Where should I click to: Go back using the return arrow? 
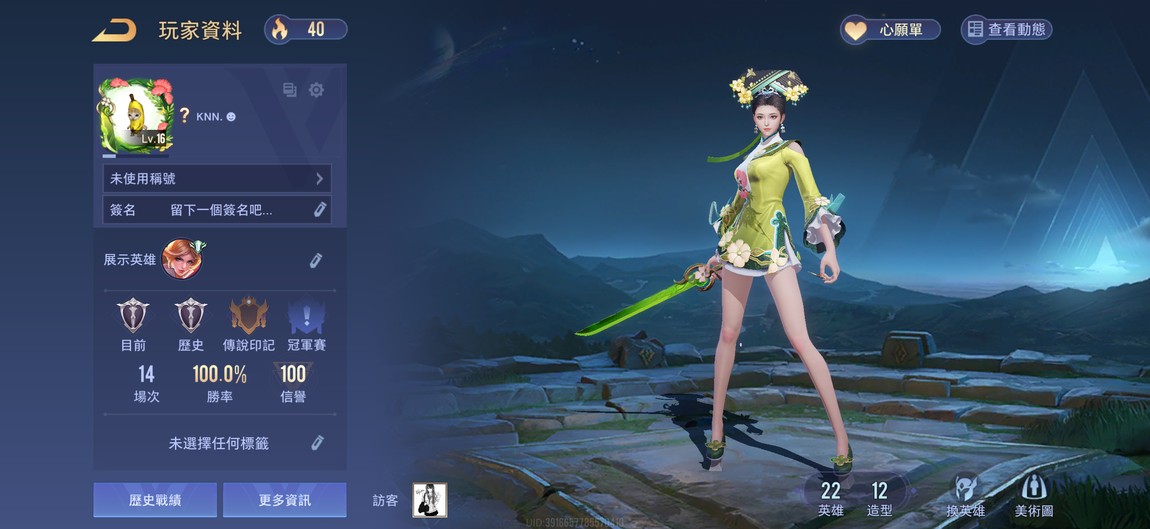click(x=115, y=30)
